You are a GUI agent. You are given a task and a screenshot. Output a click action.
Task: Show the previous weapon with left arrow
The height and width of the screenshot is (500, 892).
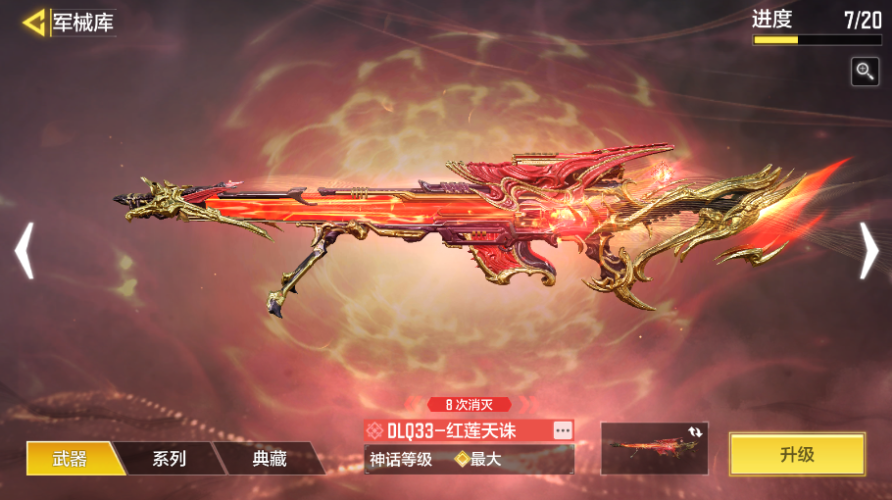pos(24,250)
